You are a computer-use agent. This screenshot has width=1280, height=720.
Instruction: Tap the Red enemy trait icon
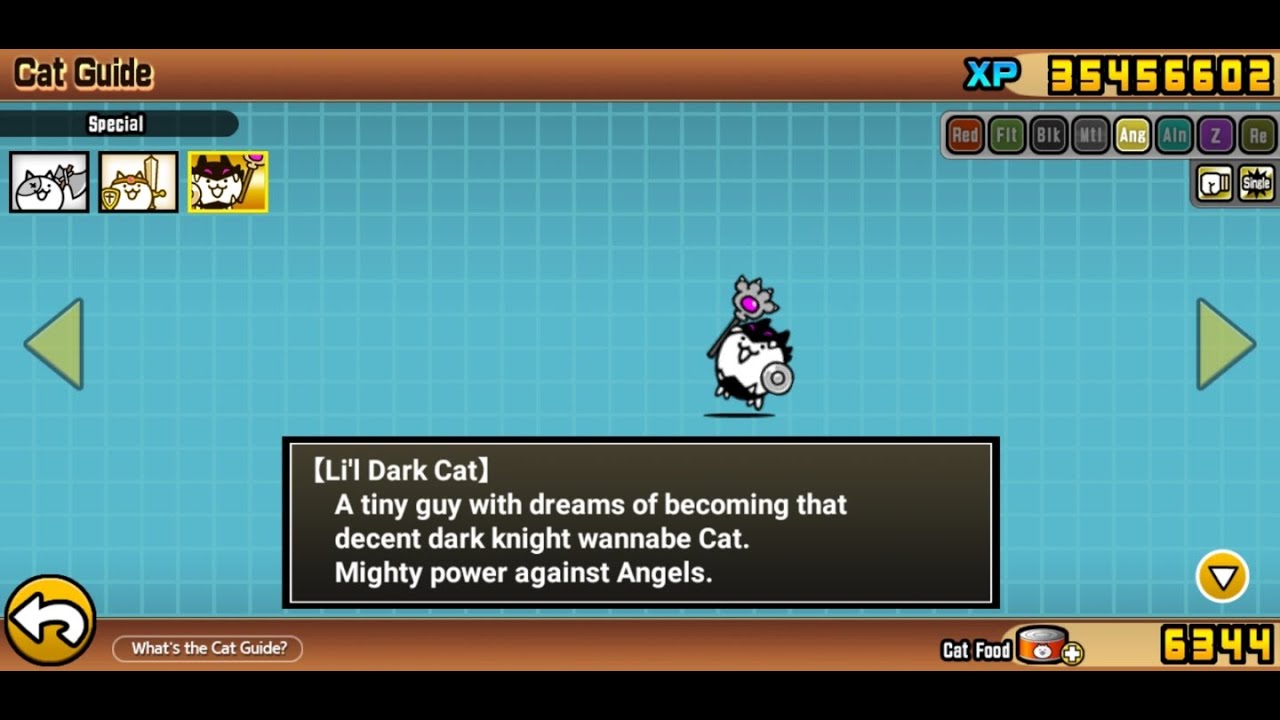pyautogui.click(x=965, y=135)
